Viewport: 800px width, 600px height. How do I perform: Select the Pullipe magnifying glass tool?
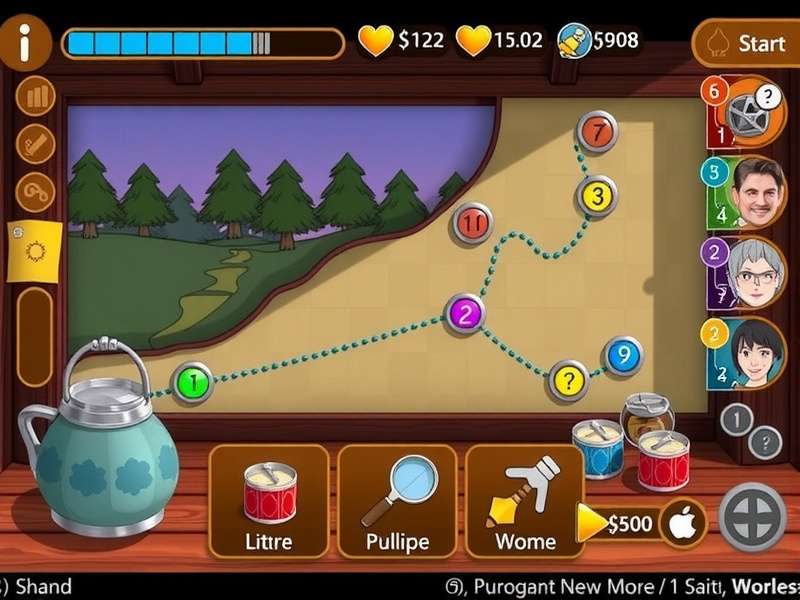coord(397,500)
